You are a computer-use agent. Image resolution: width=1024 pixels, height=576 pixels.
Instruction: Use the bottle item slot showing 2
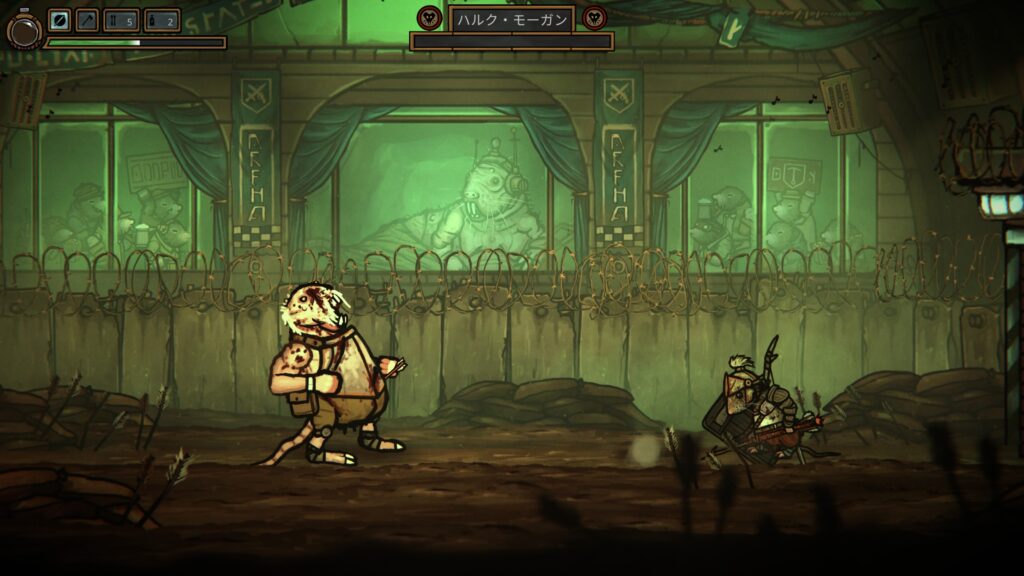(161, 20)
